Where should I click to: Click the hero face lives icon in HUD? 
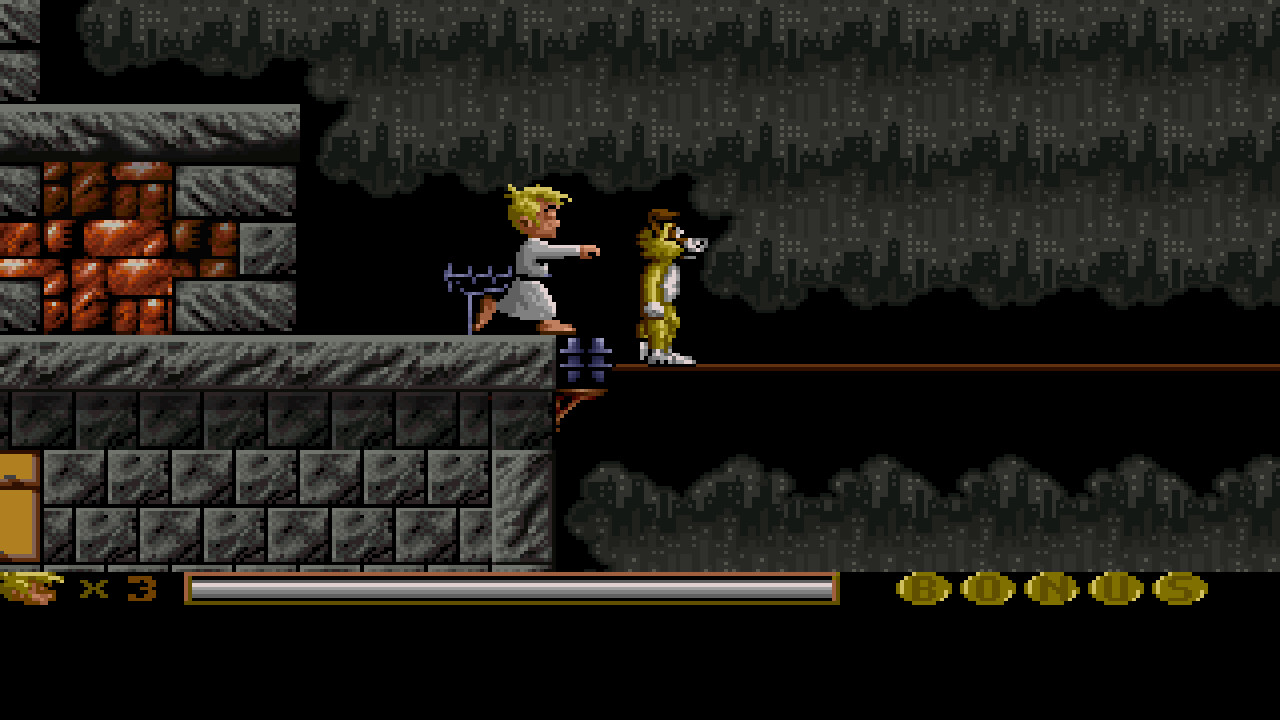tap(30, 588)
